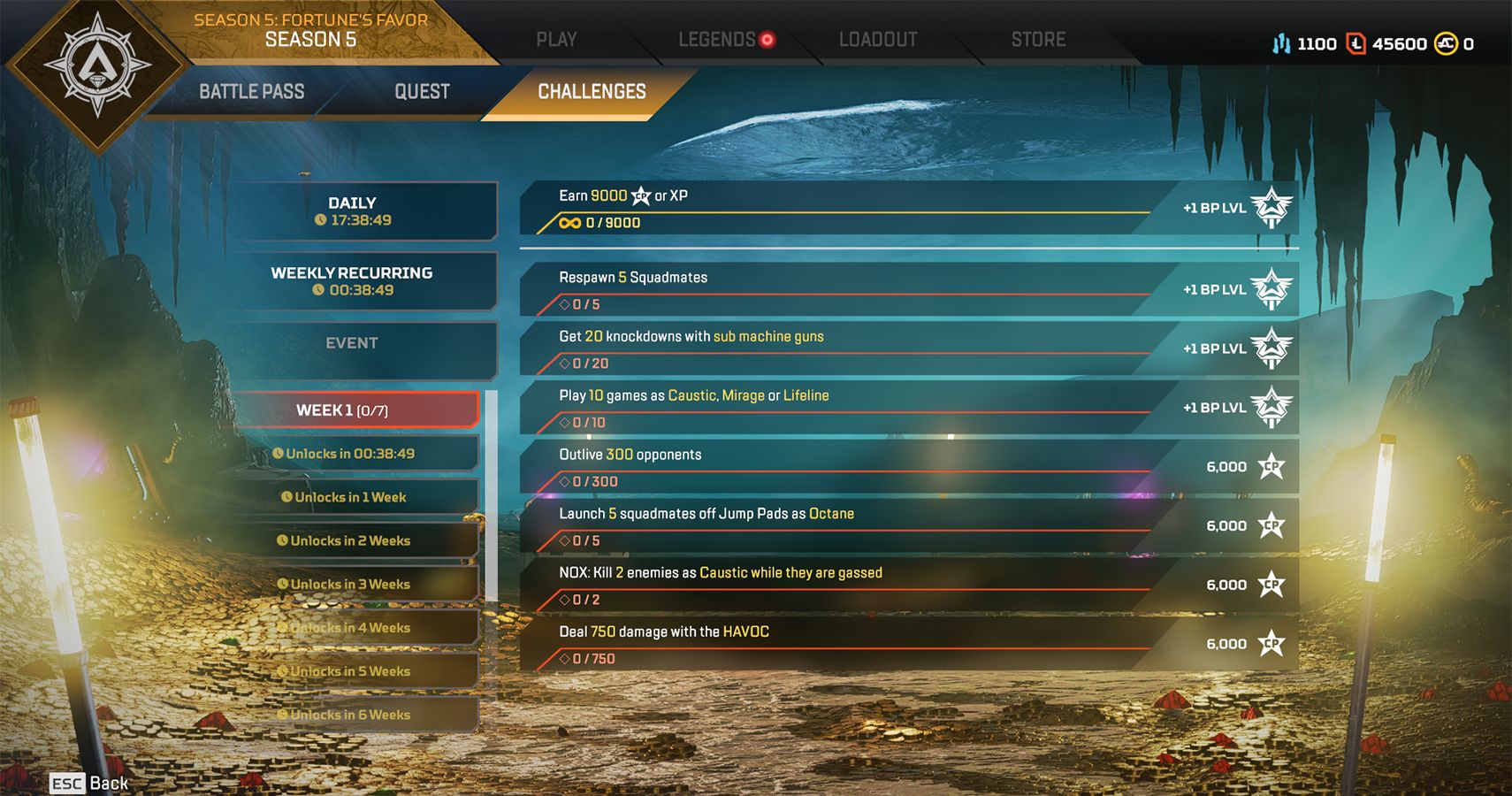Image resolution: width=1512 pixels, height=796 pixels.
Task: Open the QUEST tab
Action: 422,91
